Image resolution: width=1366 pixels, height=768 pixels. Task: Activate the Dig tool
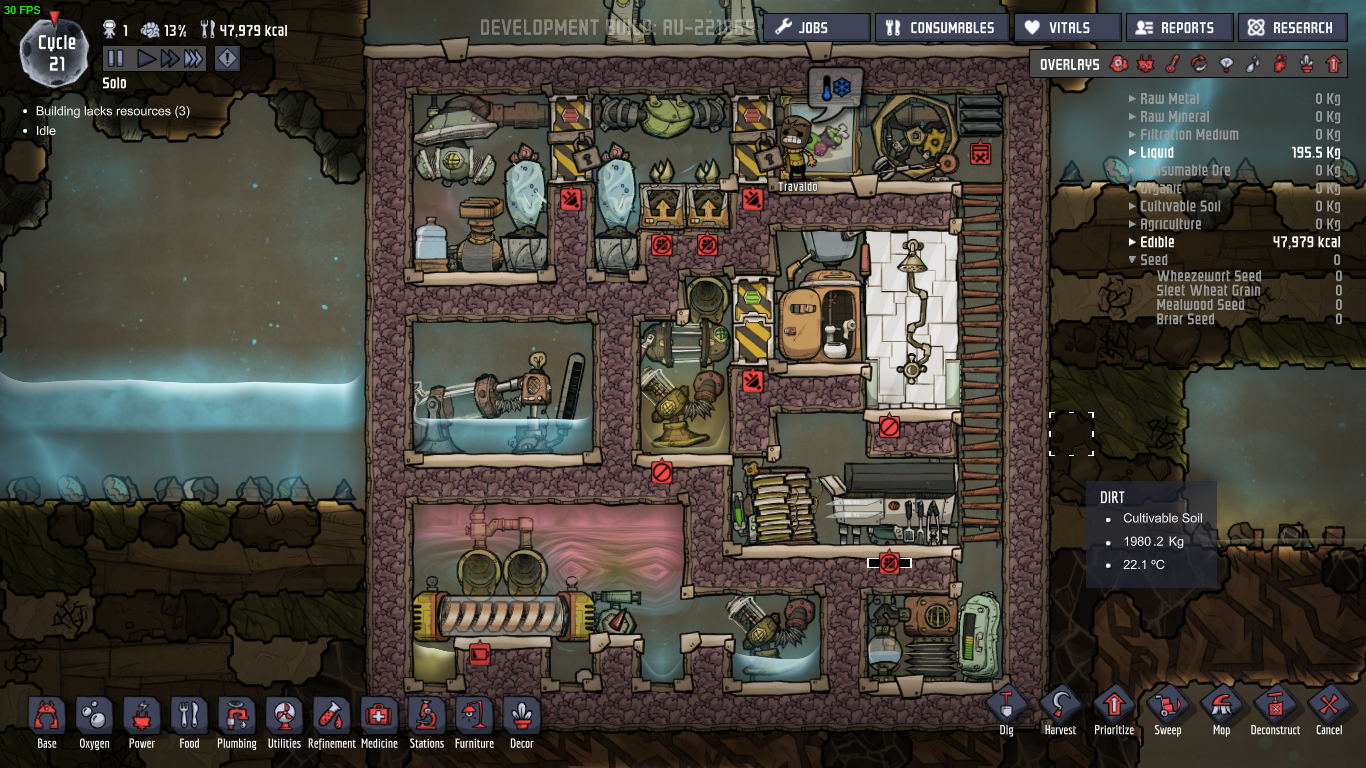click(x=1006, y=708)
